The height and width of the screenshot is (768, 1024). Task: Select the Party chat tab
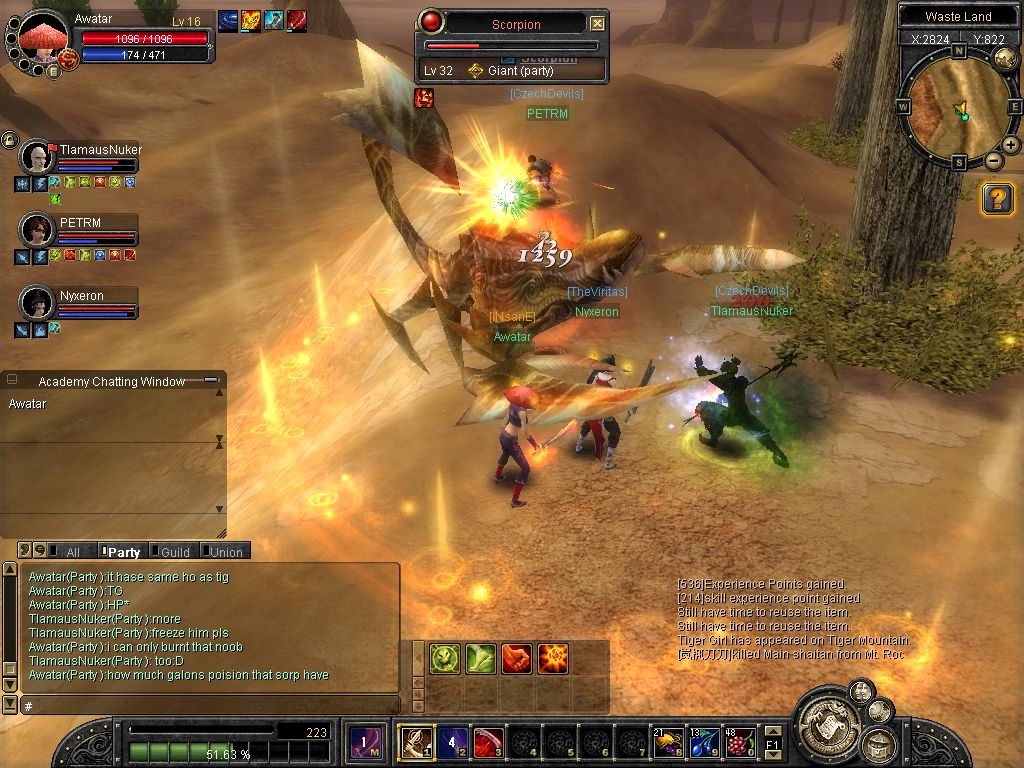click(x=123, y=552)
